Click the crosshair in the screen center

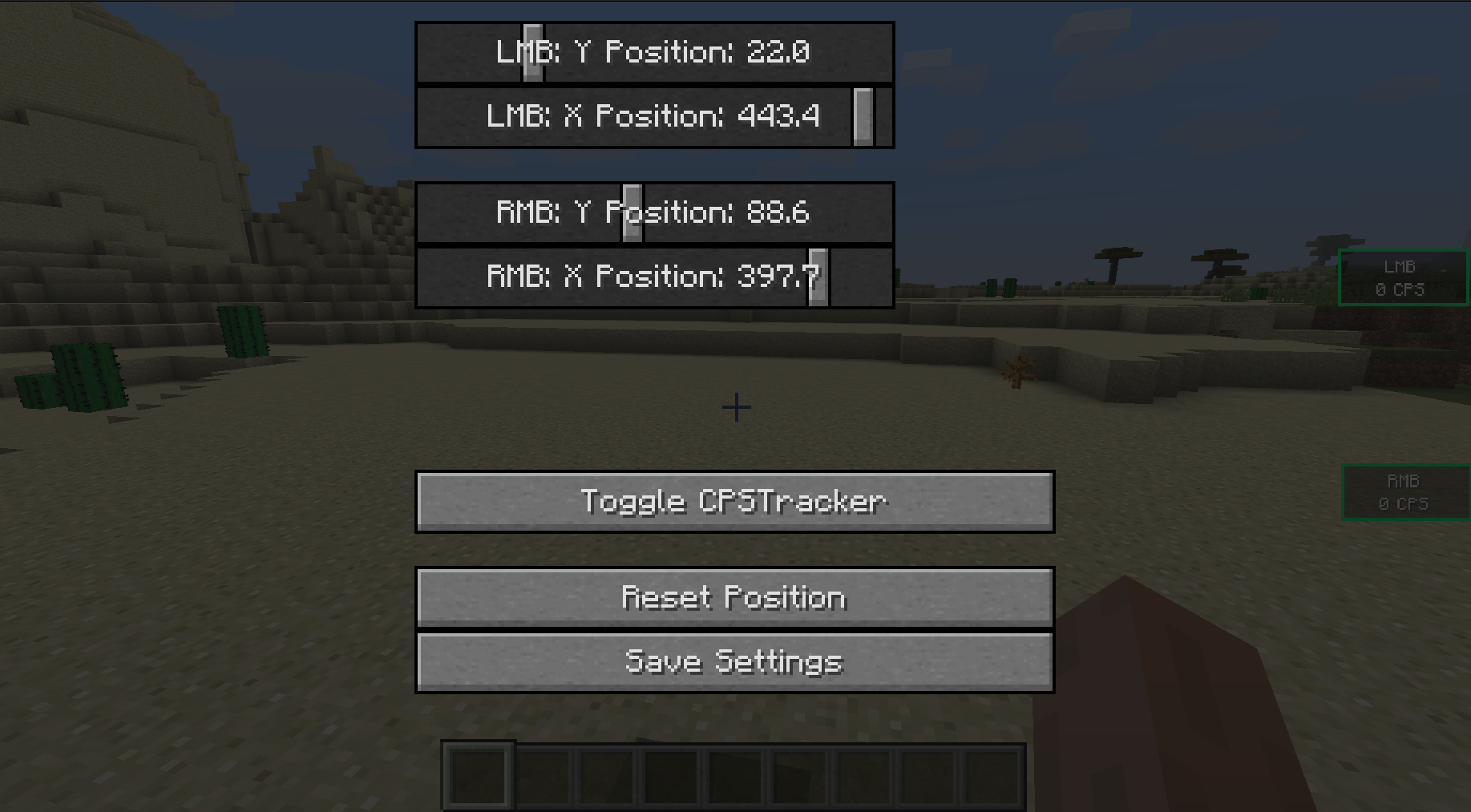(x=735, y=408)
